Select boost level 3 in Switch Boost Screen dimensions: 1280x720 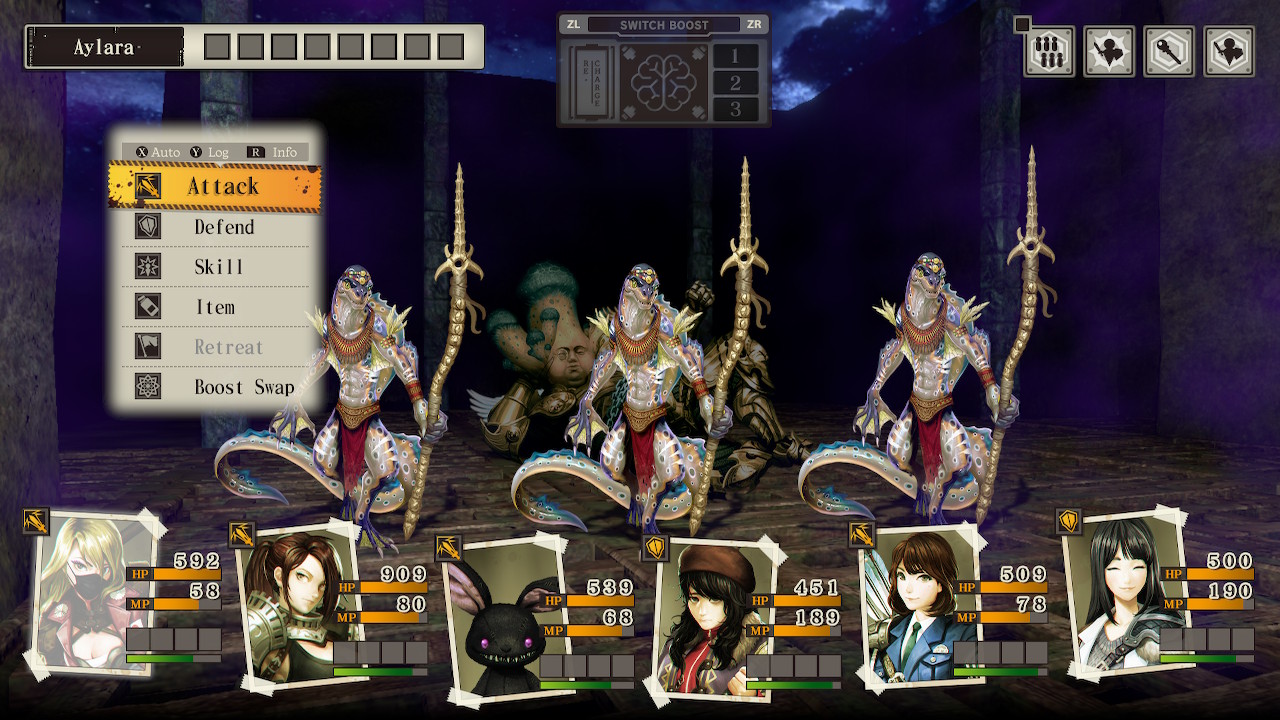735,108
